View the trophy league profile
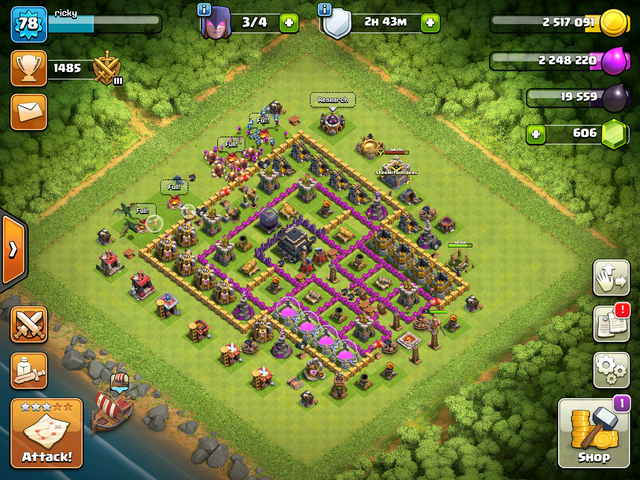The height and width of the screenshot is (480, 640). coord(29,68)
